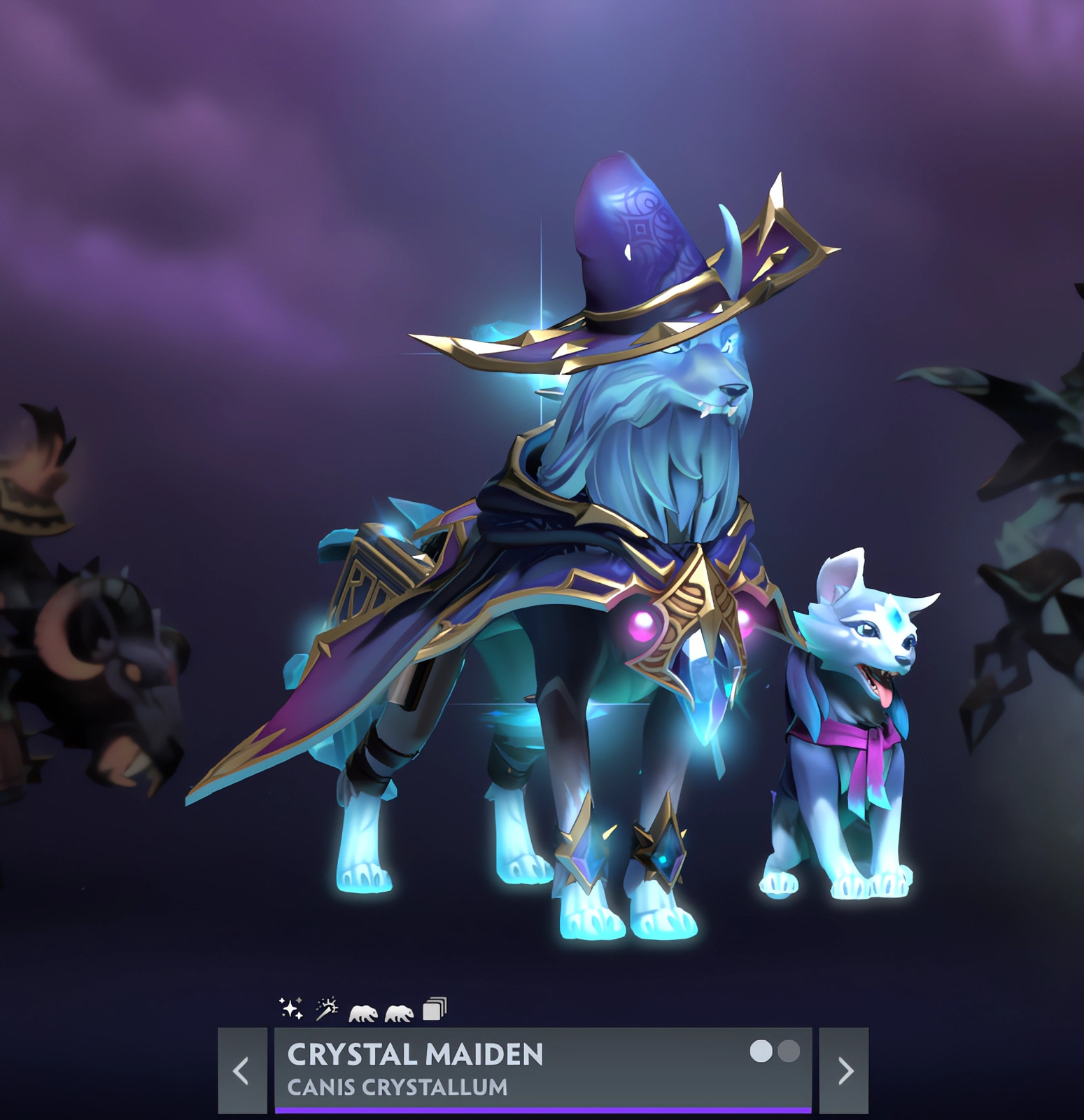
Task: Click the stacked cards icon
Action: (x=435, y=1009)
